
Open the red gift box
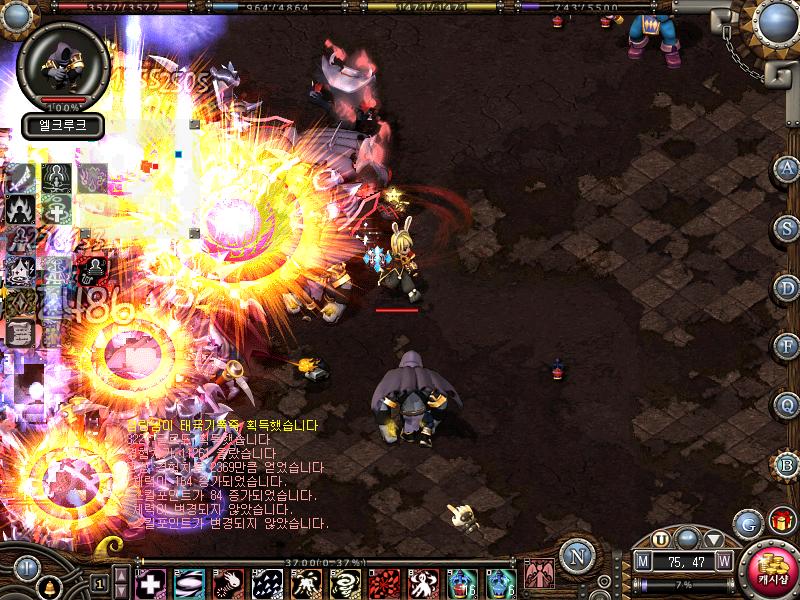coord(780,521)
